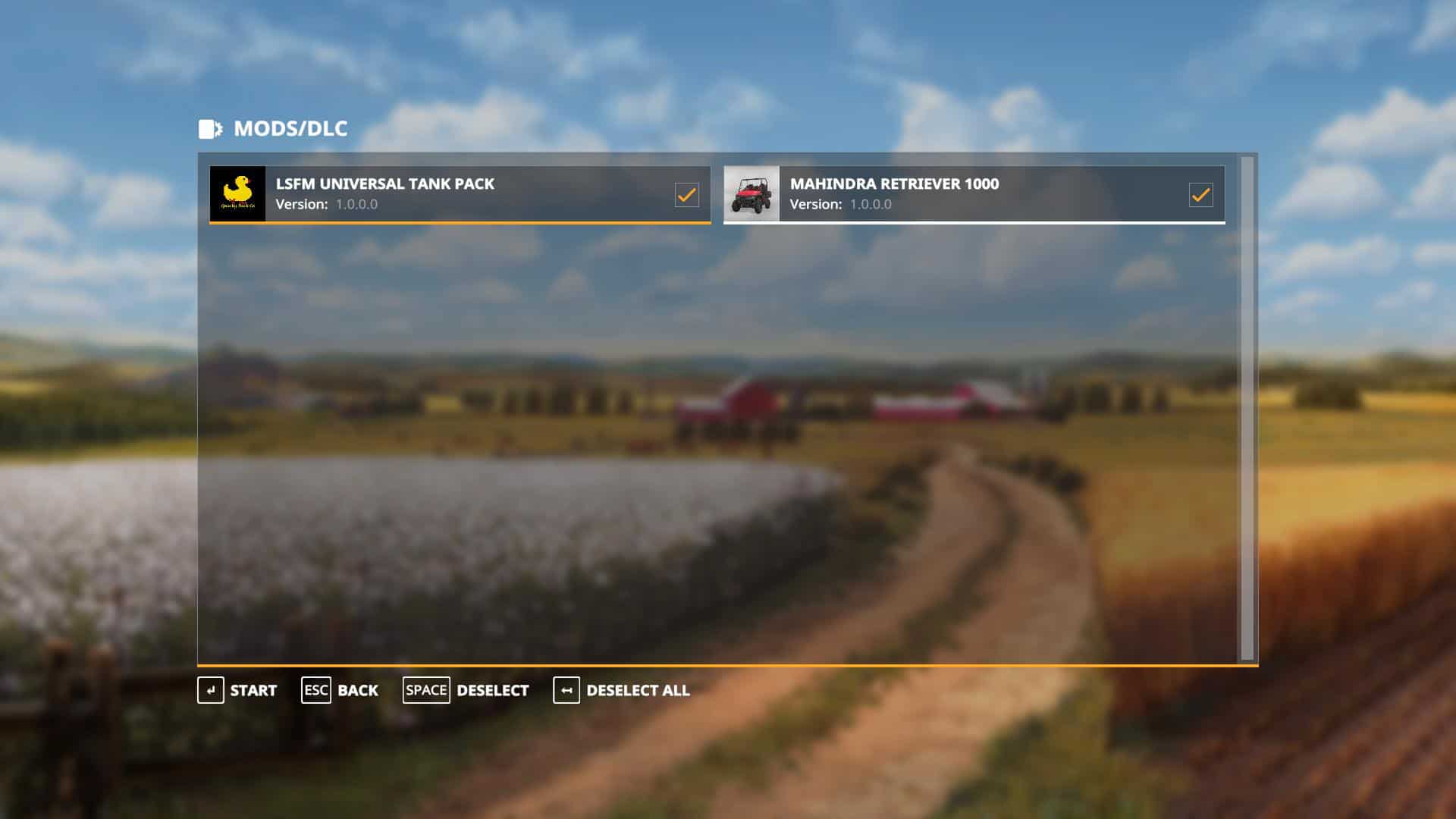
Task: Trigger DESELECT on the highlighted mod
Action: coord(491,690)
